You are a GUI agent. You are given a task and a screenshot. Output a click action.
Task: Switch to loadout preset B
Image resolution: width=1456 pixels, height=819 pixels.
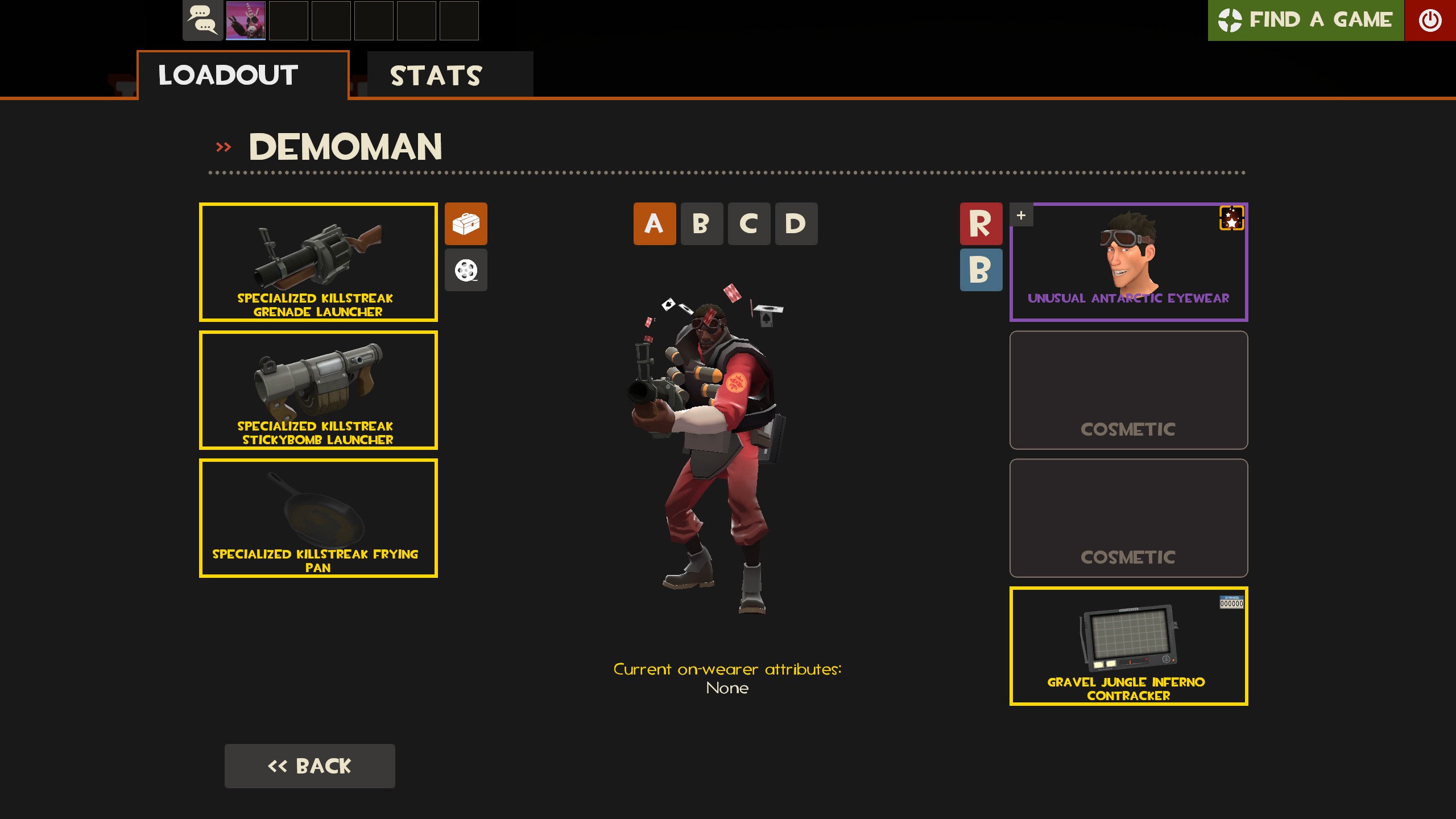point(702,224)
